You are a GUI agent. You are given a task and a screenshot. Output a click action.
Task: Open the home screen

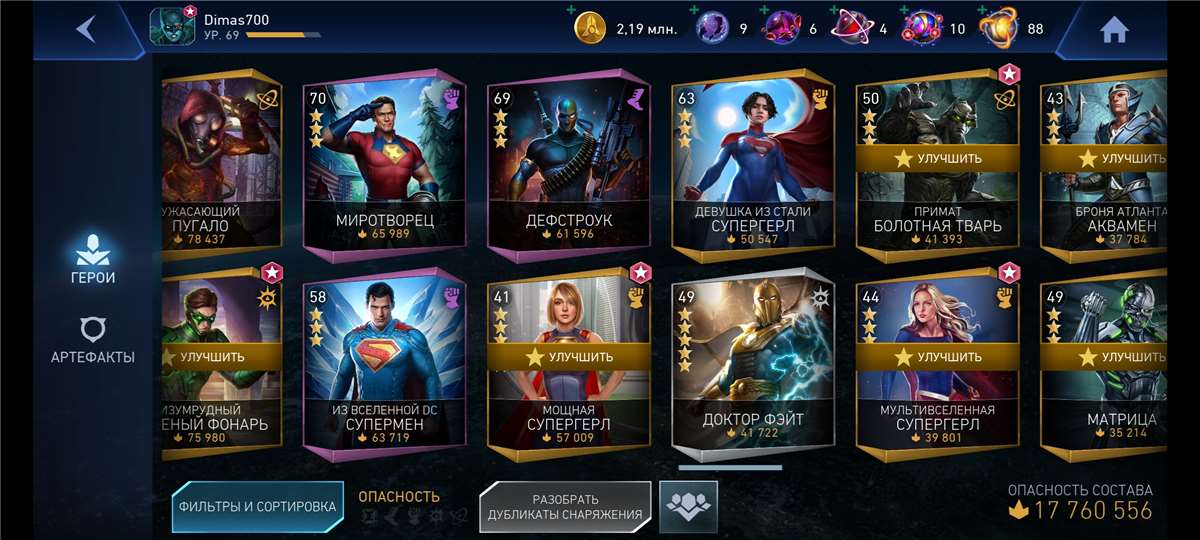point(1113,30)
